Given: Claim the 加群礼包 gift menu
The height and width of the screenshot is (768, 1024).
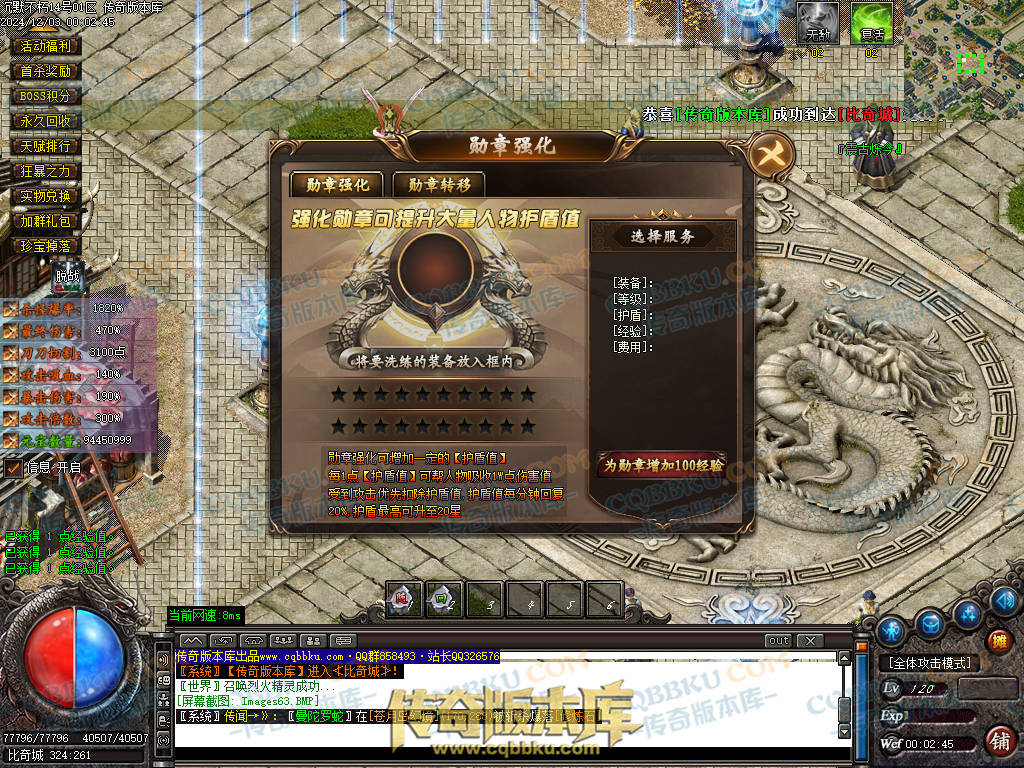Looking at the screenshot, I should [45, 221].
